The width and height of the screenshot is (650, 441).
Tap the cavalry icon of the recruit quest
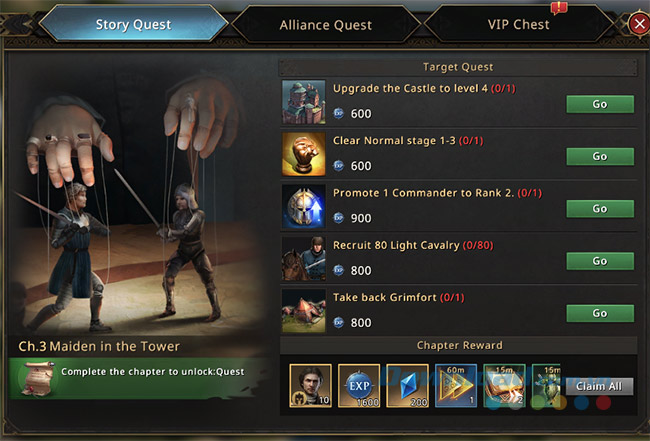tap(303, 259)
